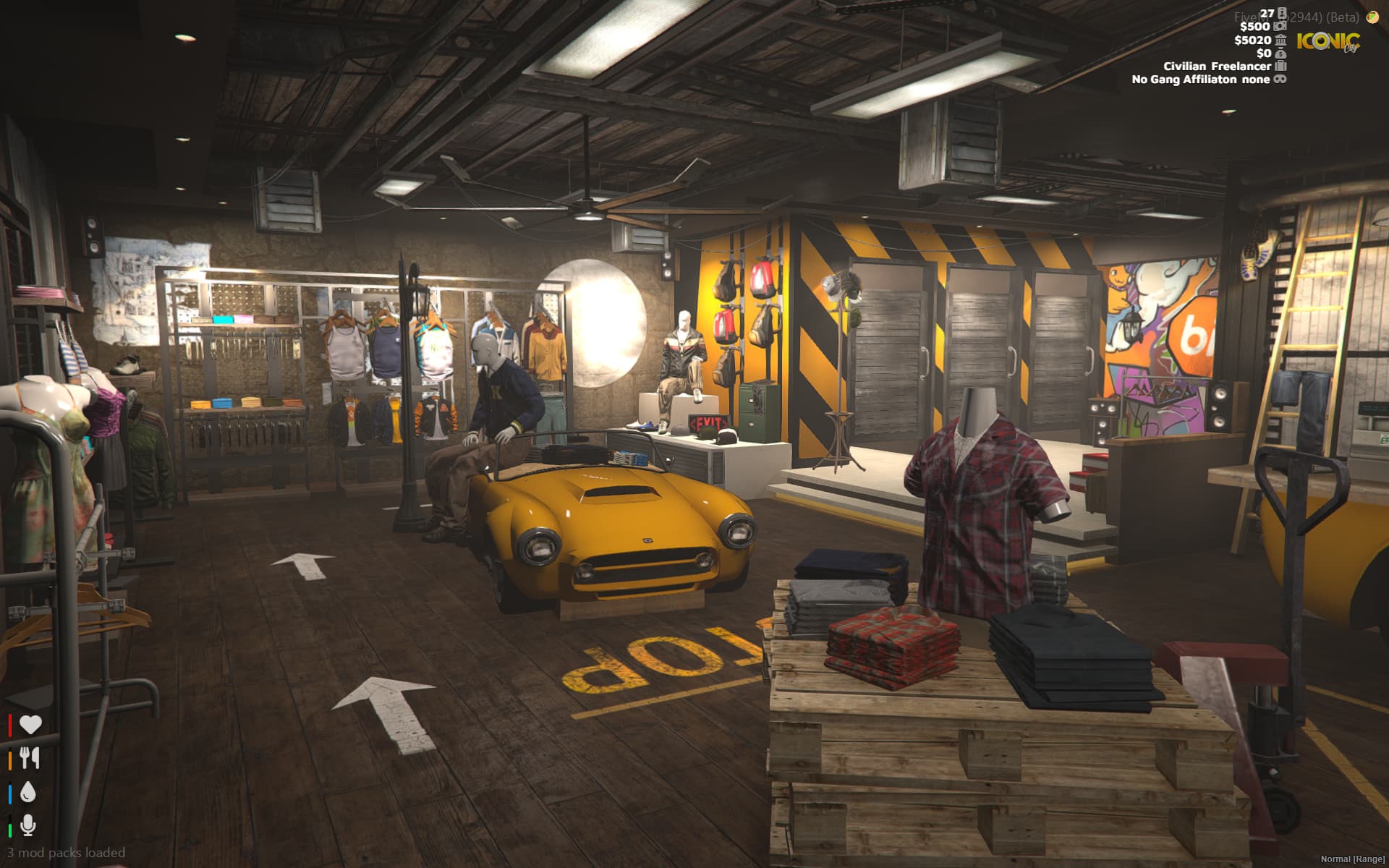Click the money bag icon next to $0
Viewport: 1389px width, 868px height.
(1280, 54)
